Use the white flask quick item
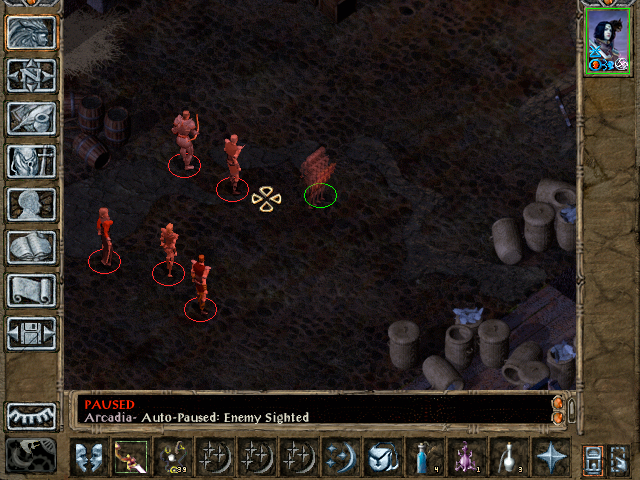This screenshot has height=480, width=640. point(508,458)
